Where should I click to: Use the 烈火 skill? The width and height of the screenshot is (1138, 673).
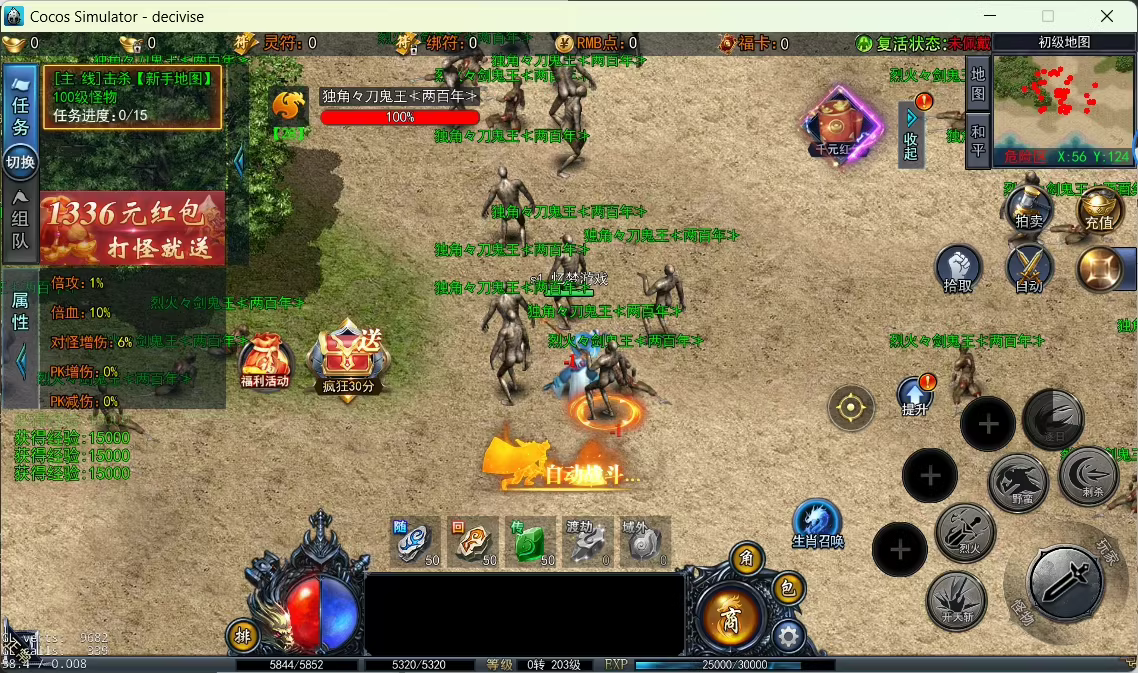pos(965,532)
